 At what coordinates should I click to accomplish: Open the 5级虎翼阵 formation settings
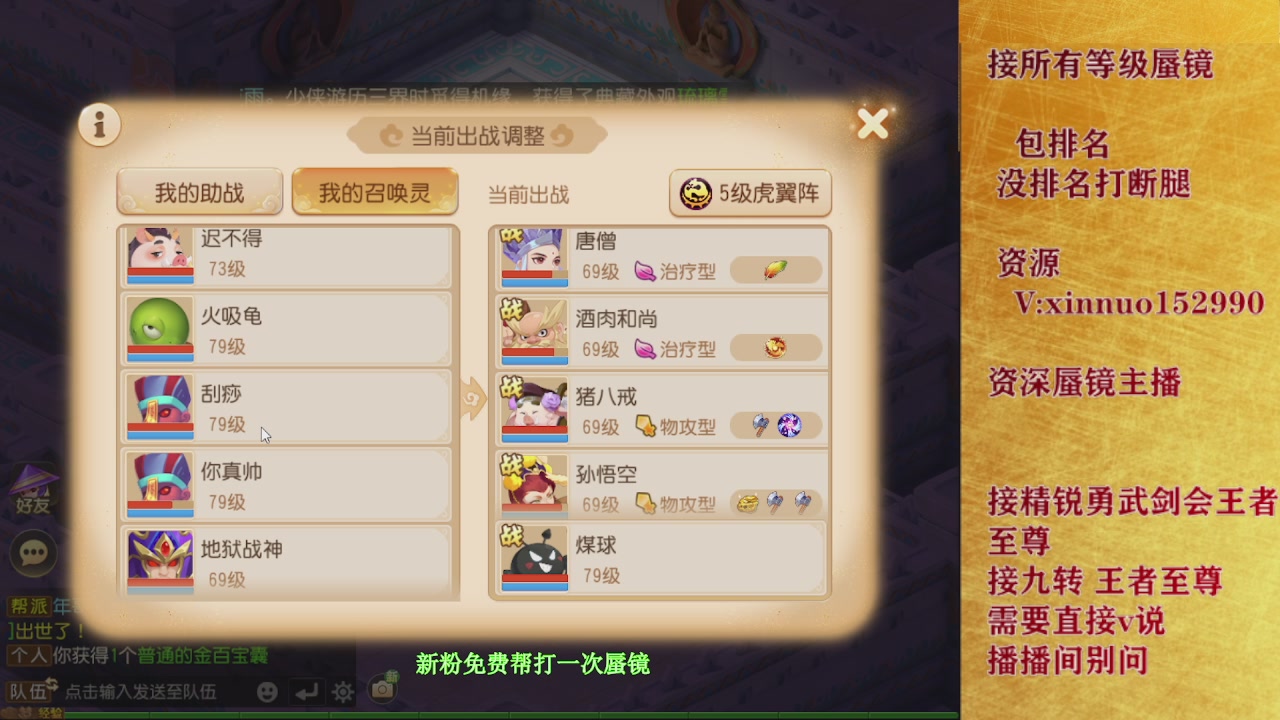click(x=752, y=194)
